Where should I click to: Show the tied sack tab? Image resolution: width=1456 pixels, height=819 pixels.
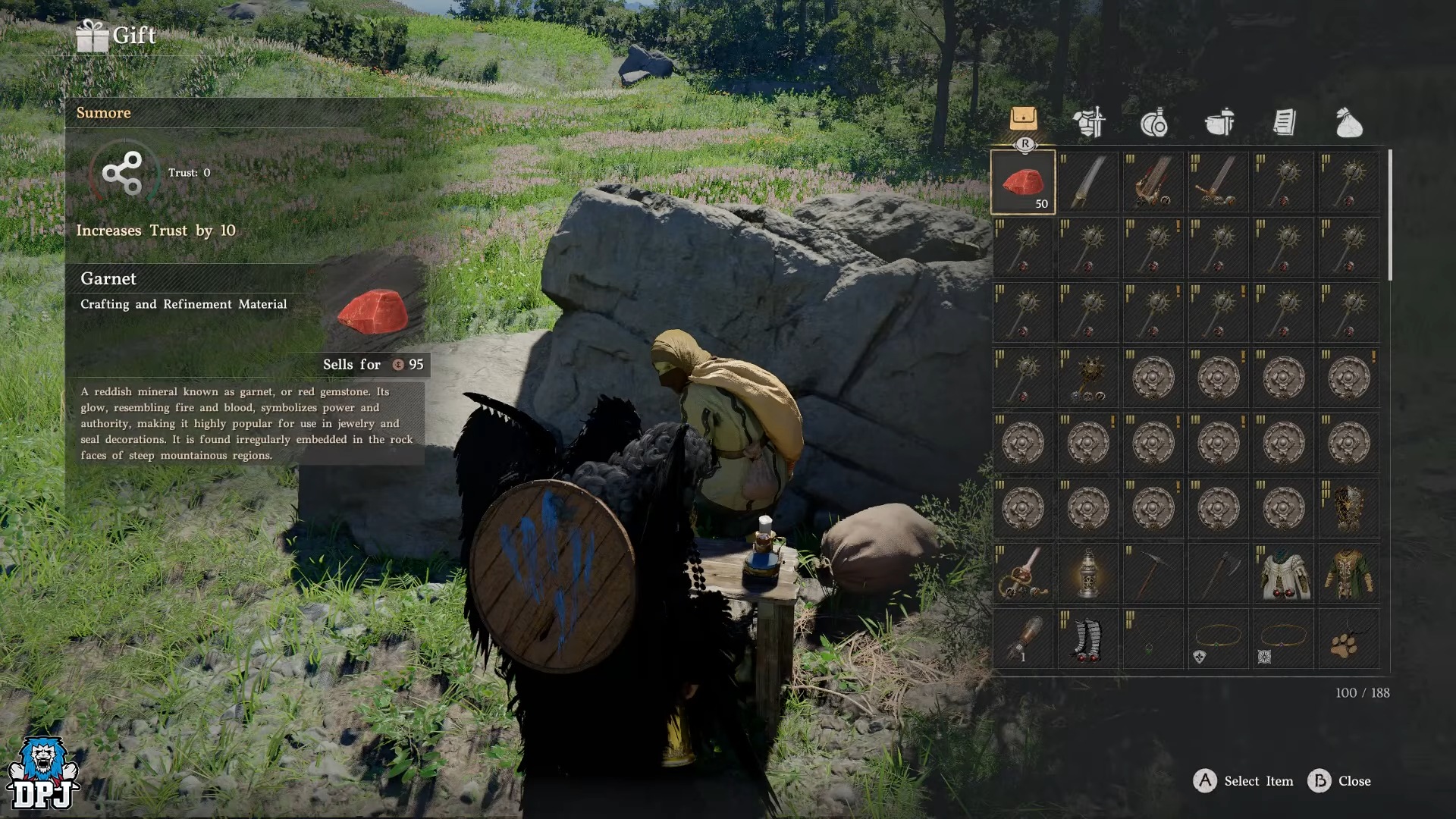point(1349,122)
